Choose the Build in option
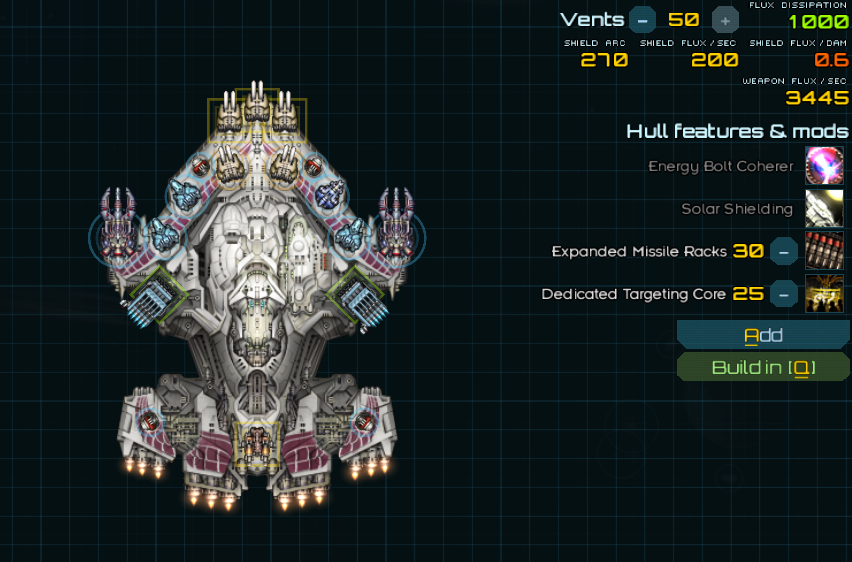This screenshot has width=852, height=562. (x=763, y=367)
